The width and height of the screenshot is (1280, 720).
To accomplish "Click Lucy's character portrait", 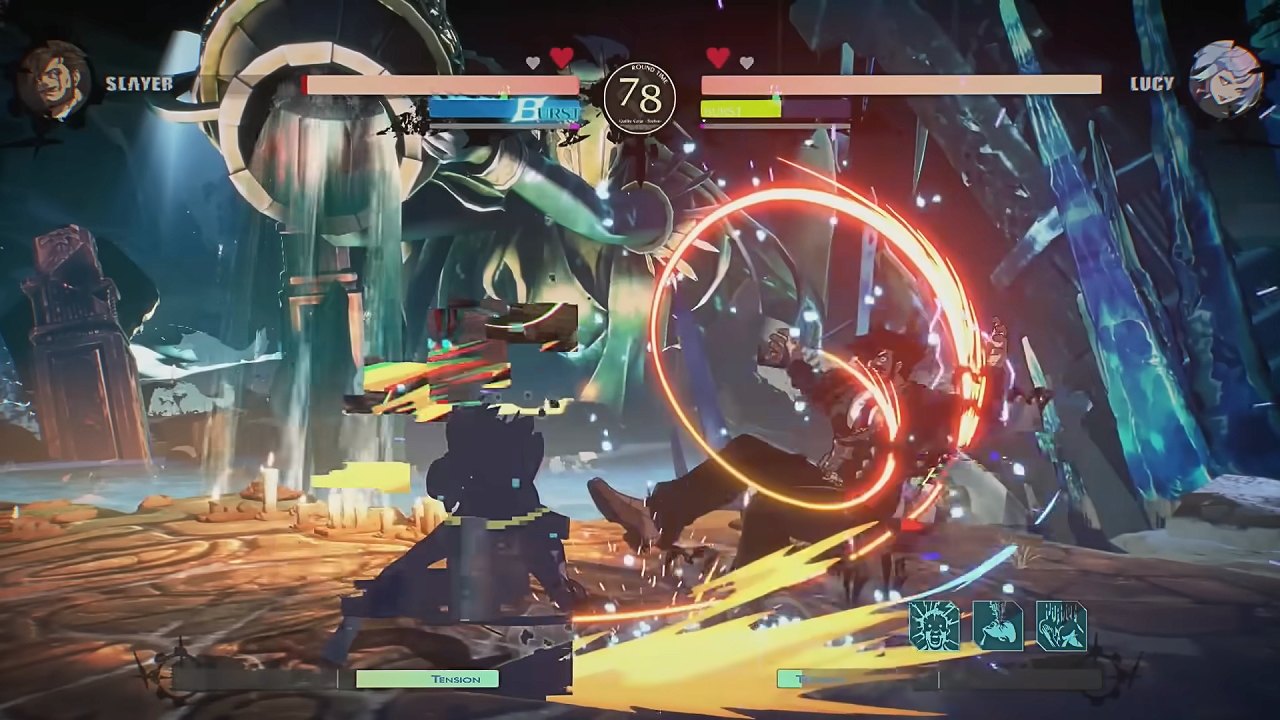I will pos(1225,80).
